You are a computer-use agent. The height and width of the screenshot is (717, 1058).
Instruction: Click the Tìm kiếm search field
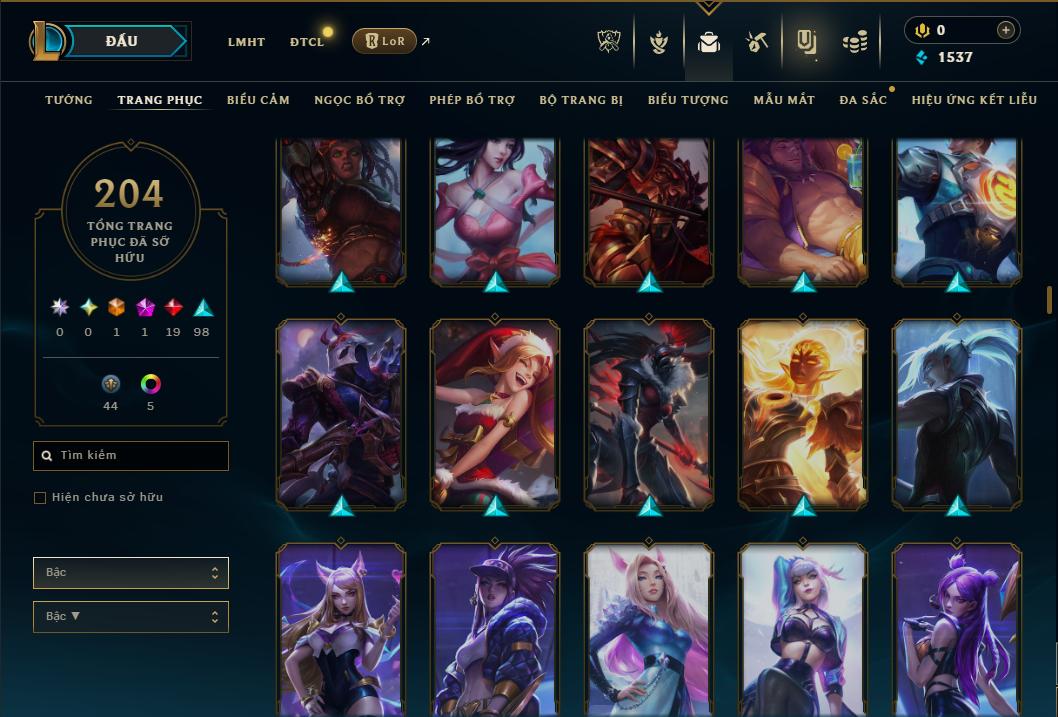pos(131,456)
